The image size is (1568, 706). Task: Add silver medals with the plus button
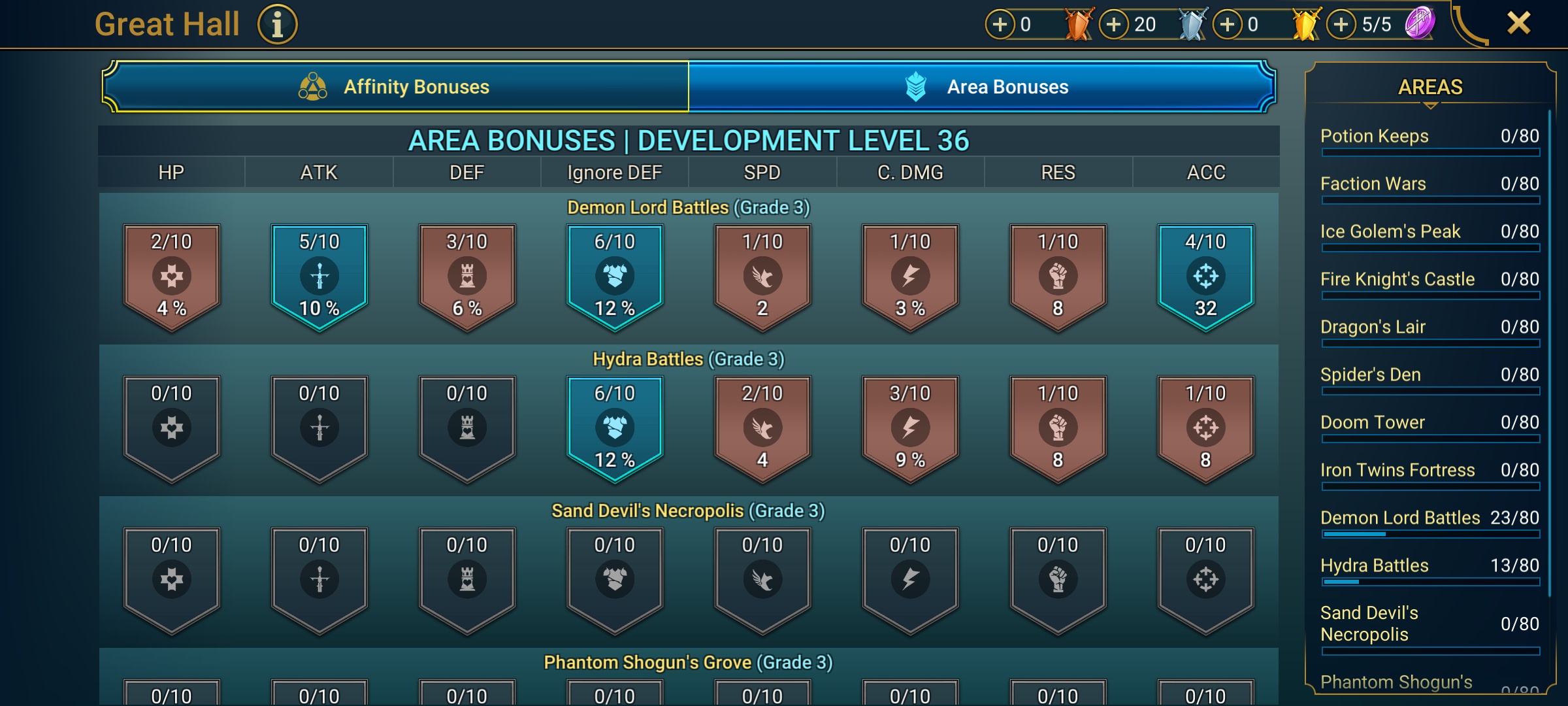[1114, 25]
